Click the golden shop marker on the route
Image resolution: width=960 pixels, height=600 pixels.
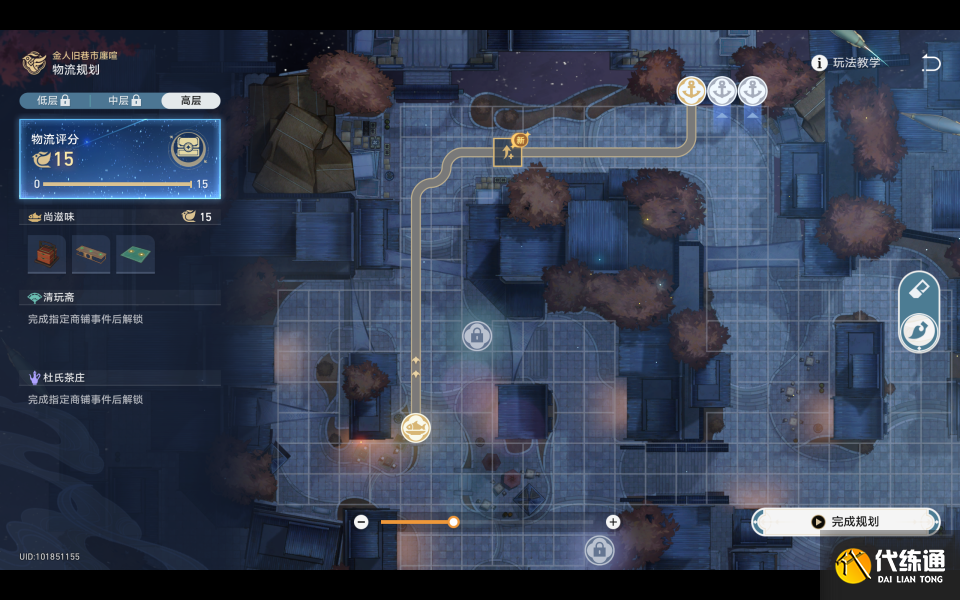tap(416, 428)
